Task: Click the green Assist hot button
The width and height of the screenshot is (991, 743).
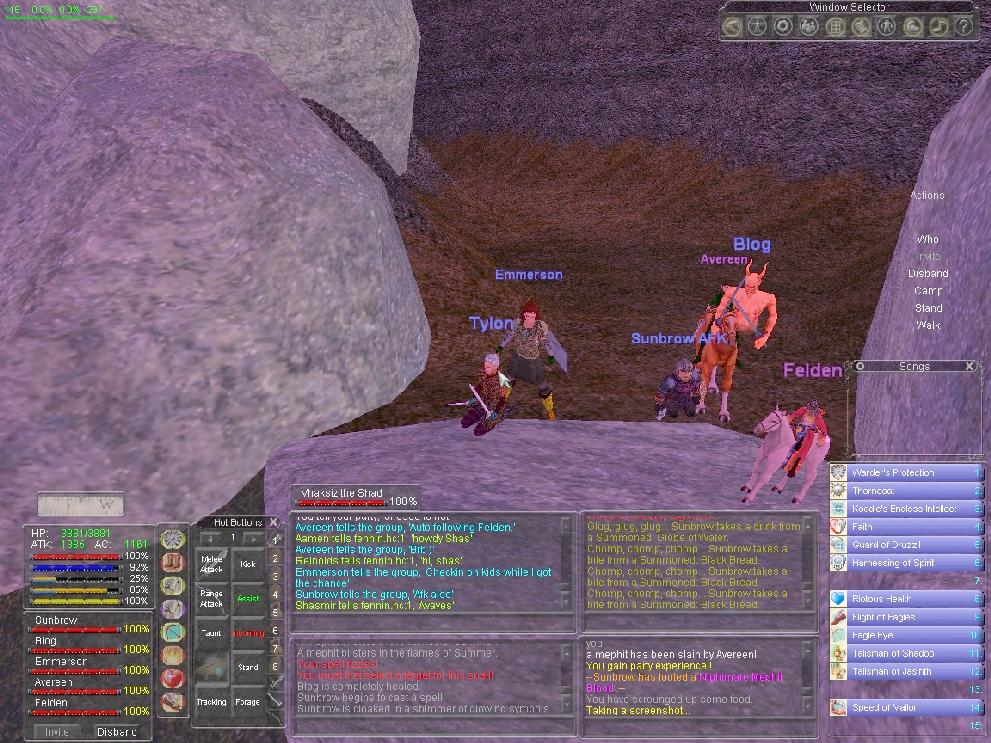Action: [x=248, y=598]
